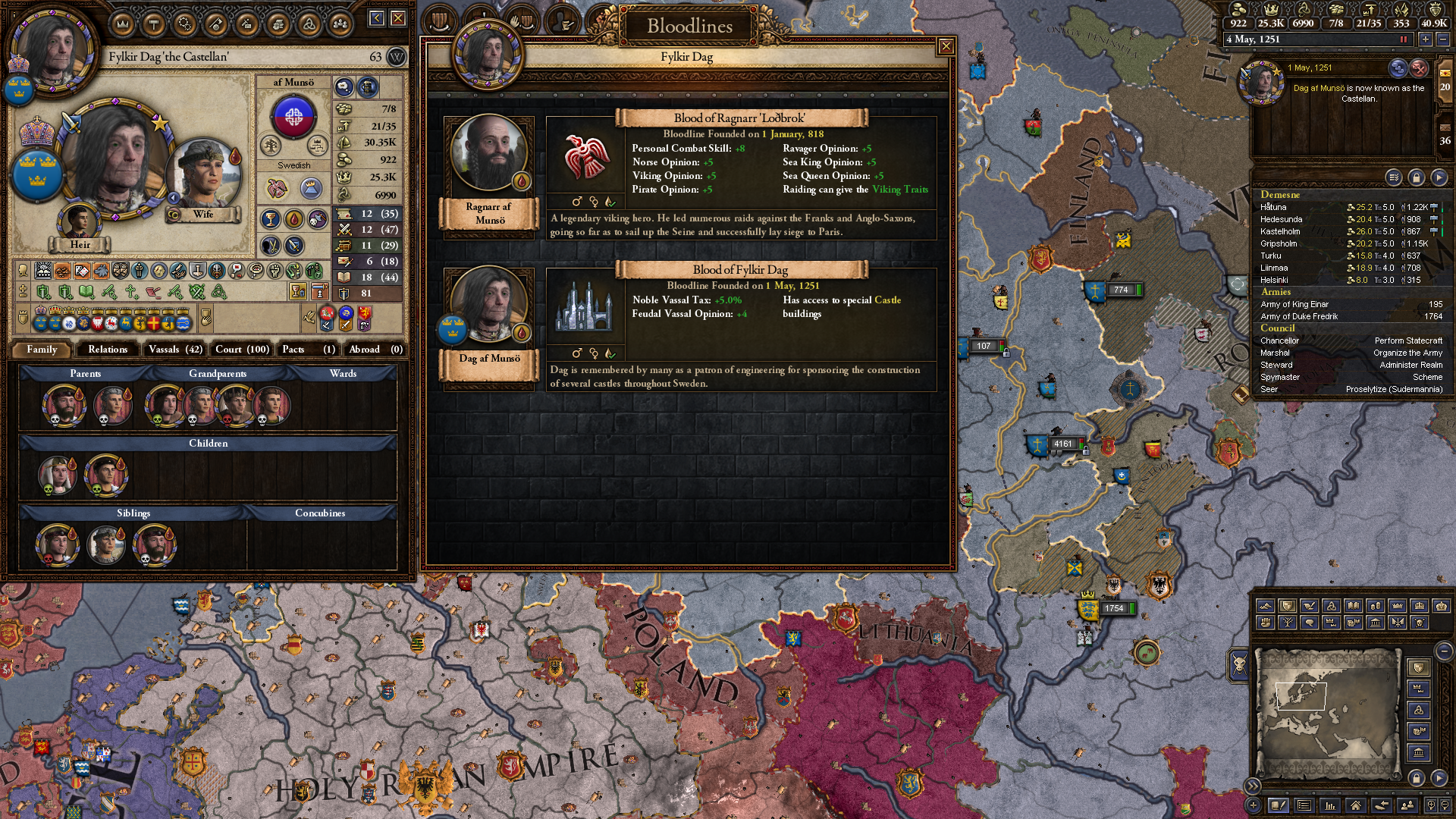Select the Army of King Einar row

click(1350, 304)
